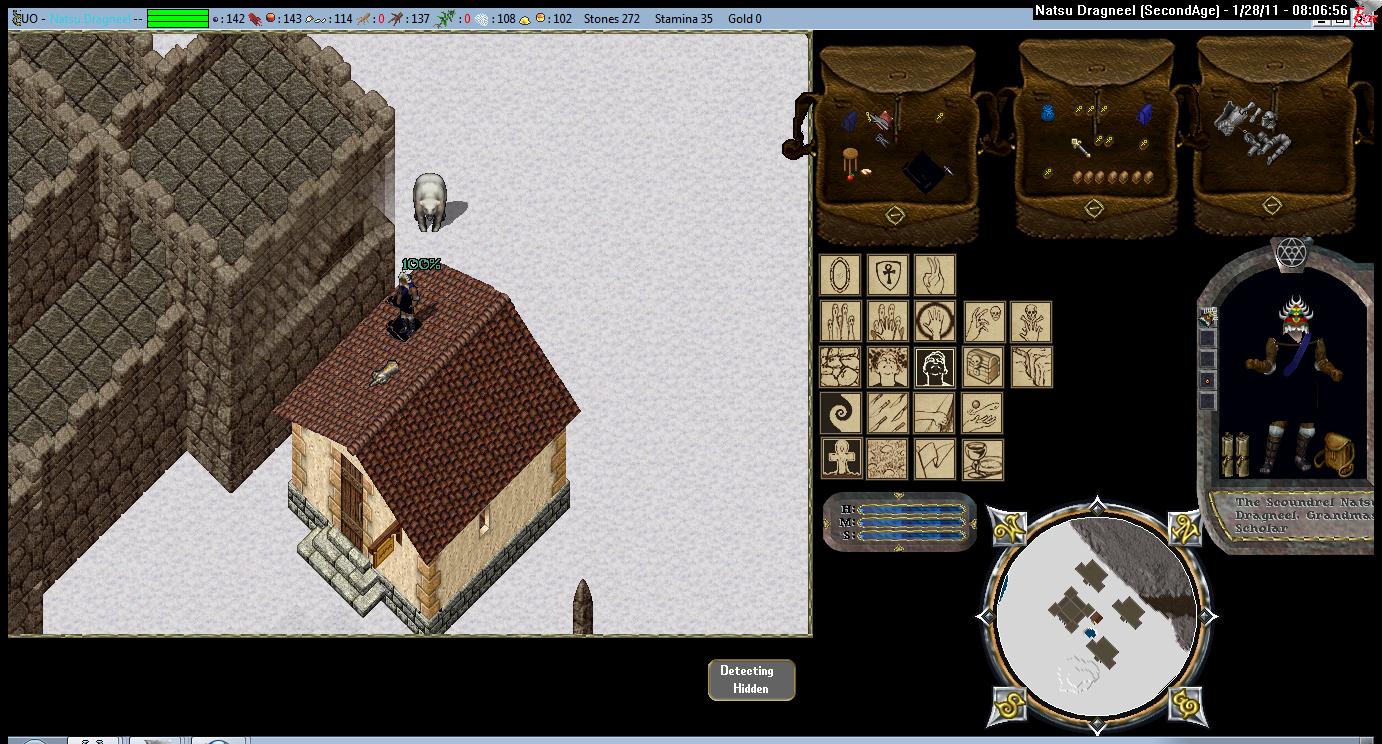Click the raised two-finger hand skill icon
1382x744 pixels.
point(935,275)
